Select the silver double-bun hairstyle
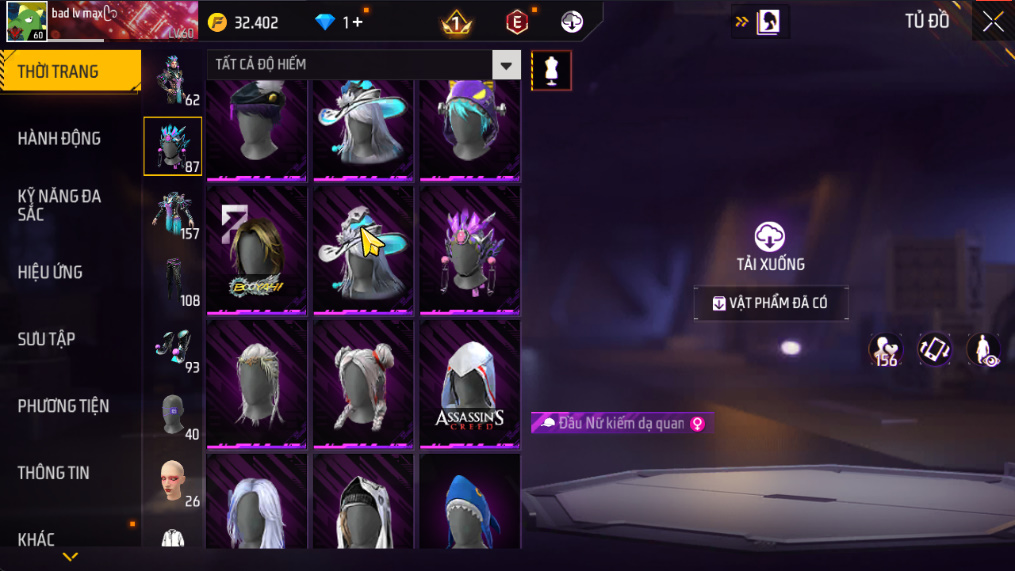Screen dimensions: 1015x571 (363, 384)
